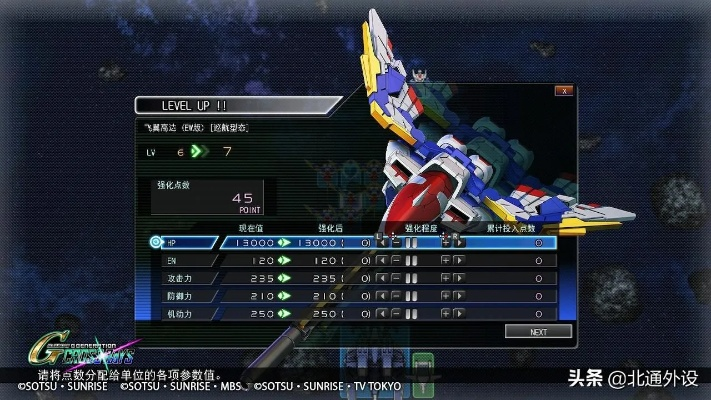
Task: Remove a point from EN with minus button
Action: (396, 260)
